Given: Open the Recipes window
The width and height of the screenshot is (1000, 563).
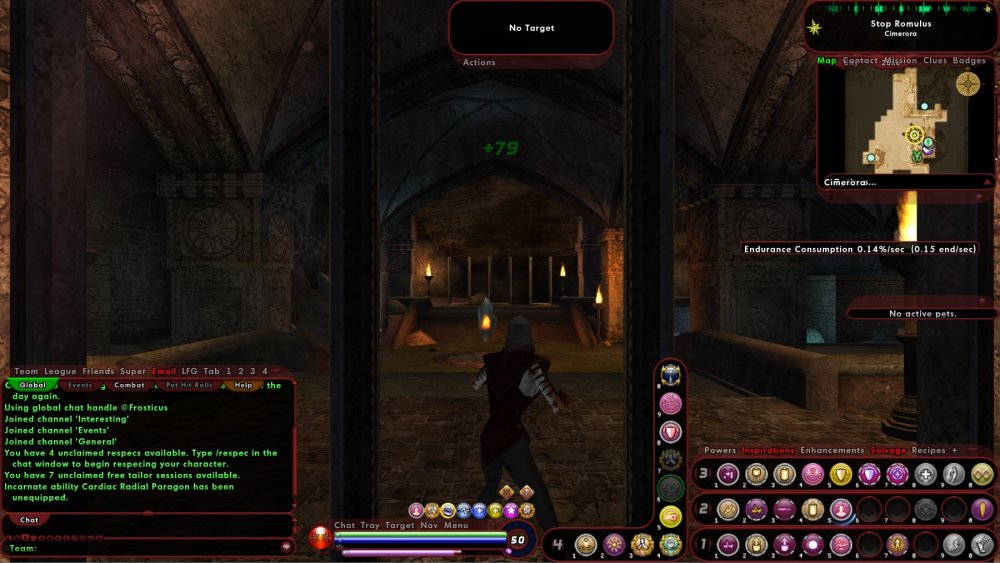Looking at the screenshot, I should 928,451.
